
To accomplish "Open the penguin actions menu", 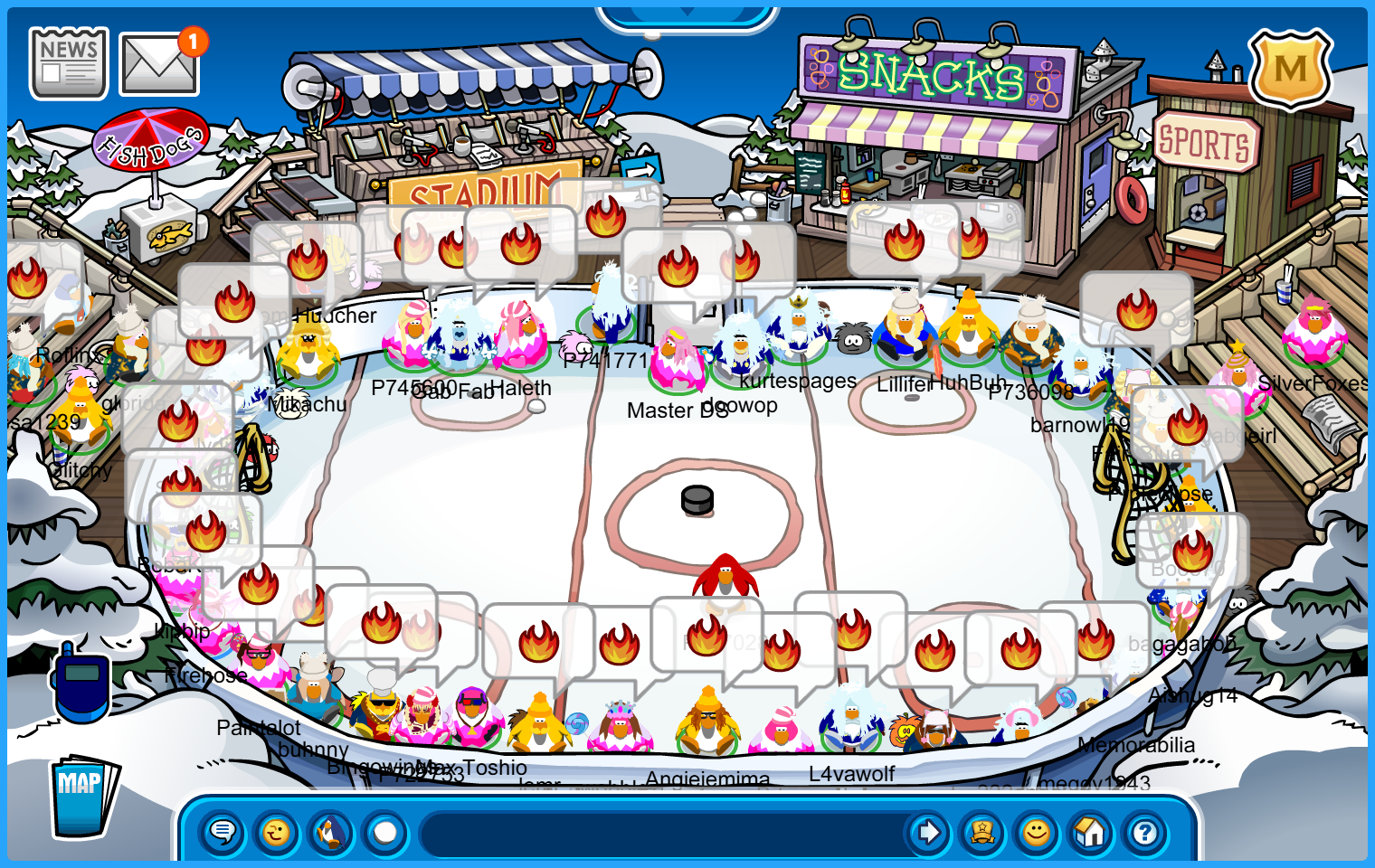I will [x=331, y=832].
